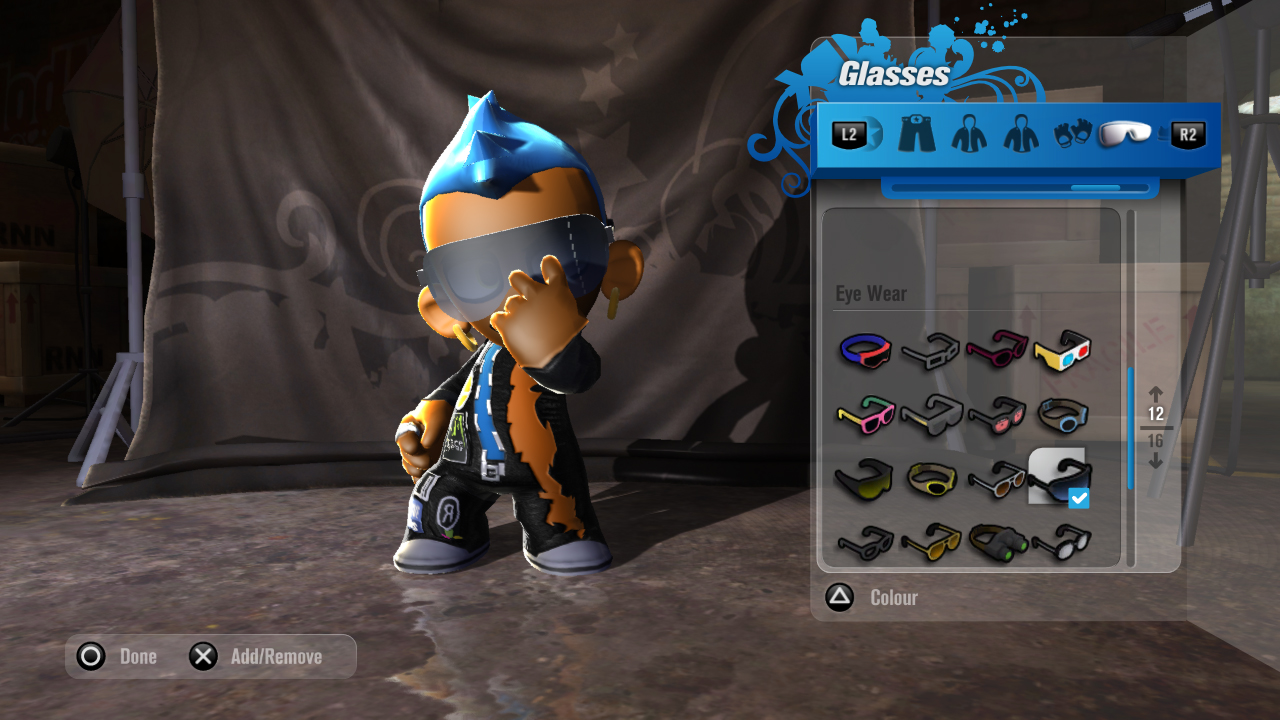Viewport: 1280px width, 720px height.
Task: Switch to the Glasses header tab
Action: 893,72
